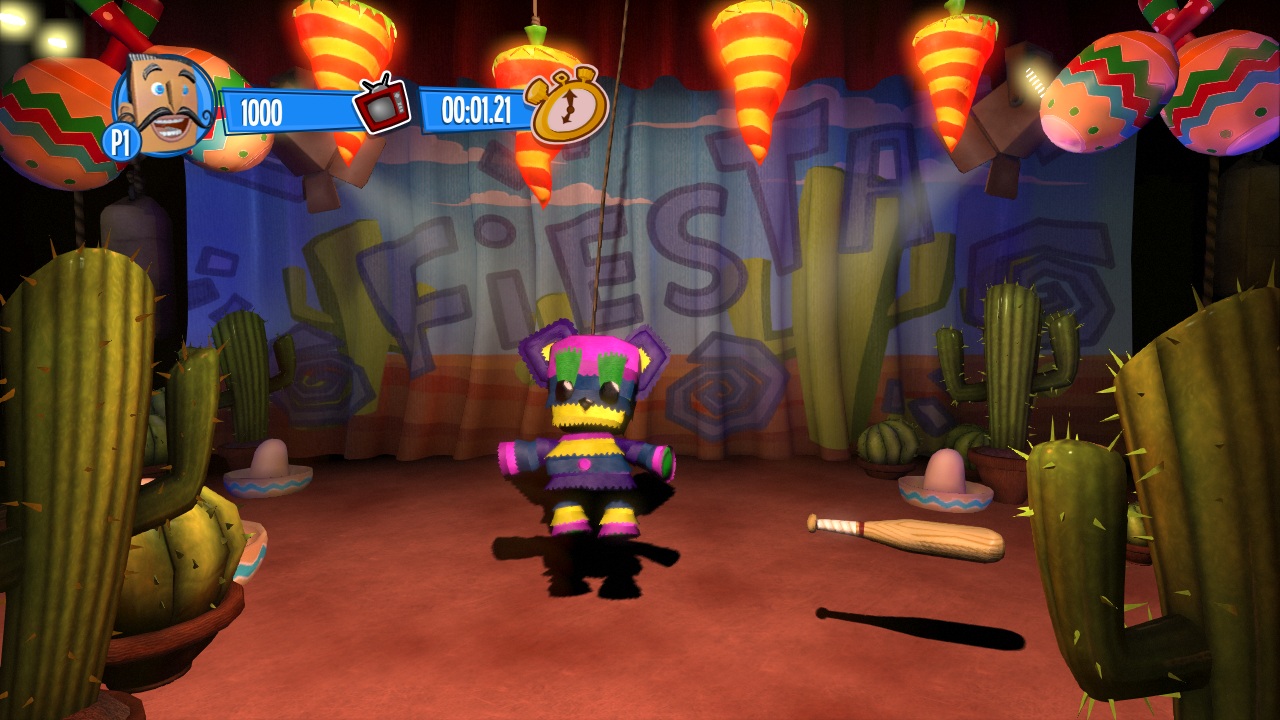
Task: Click the gold stopwatch timer icon
Action: [x=569, y=106]
